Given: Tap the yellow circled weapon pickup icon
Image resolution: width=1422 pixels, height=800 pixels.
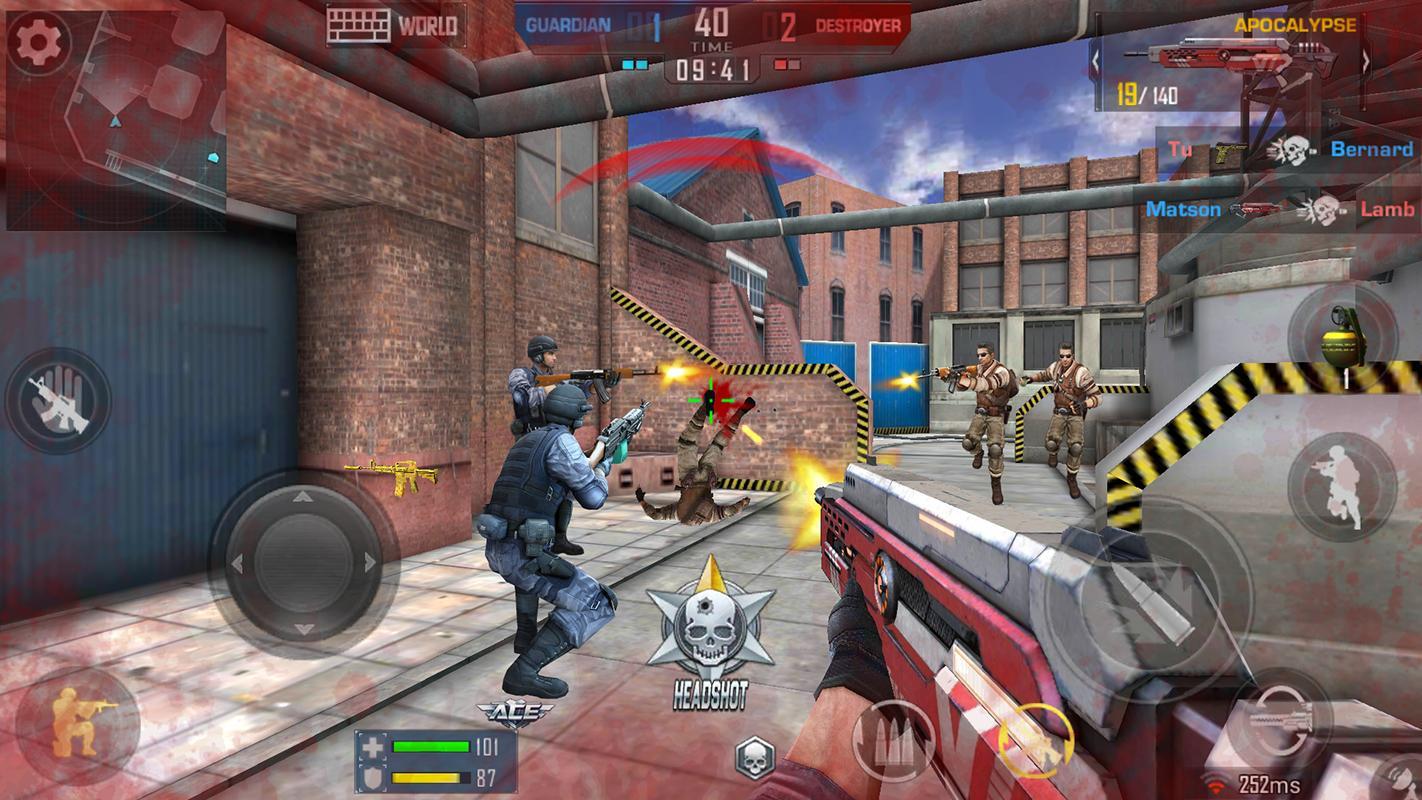Looking at the screenshot, I should (1035, 740).
